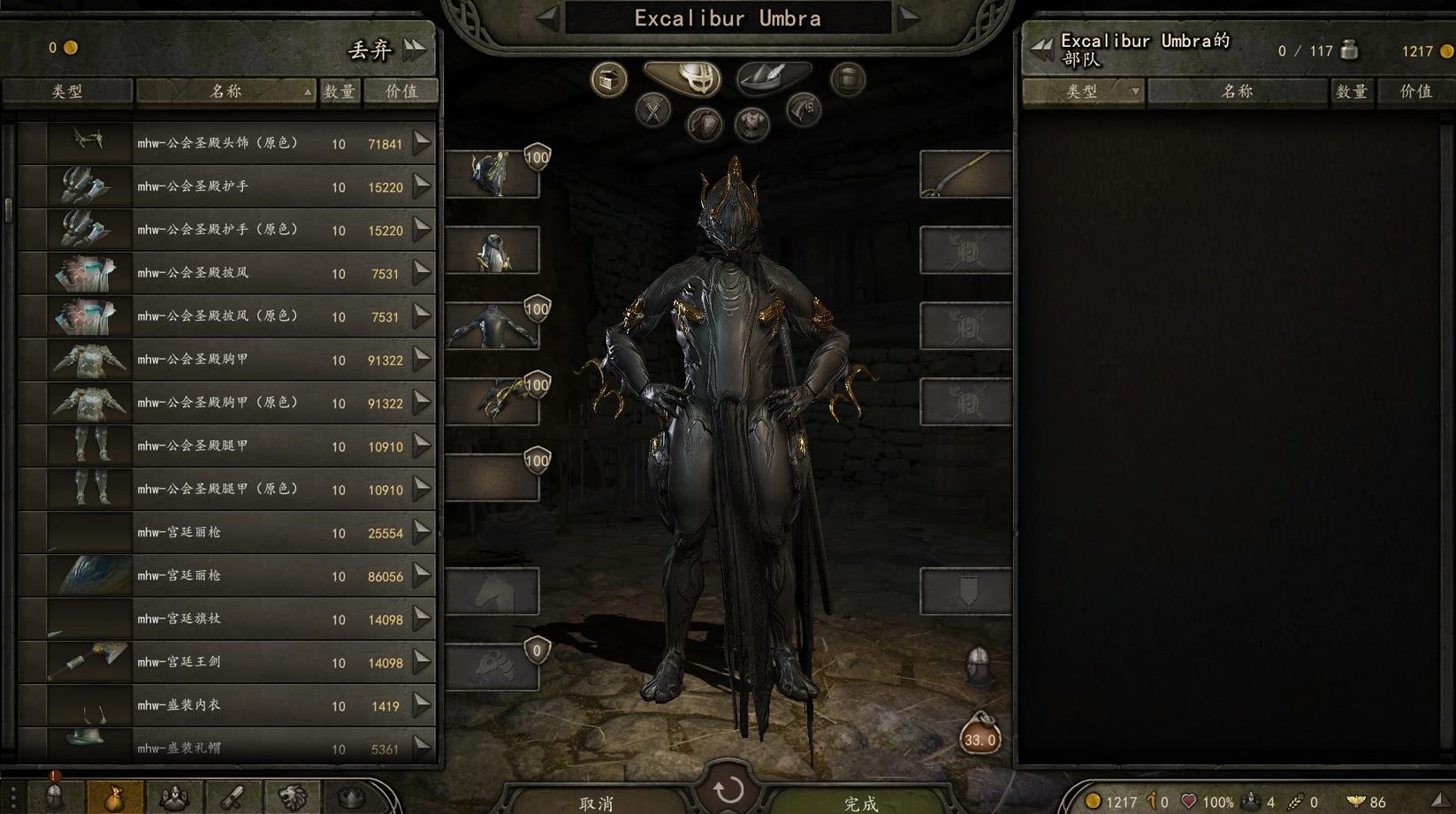
Task: Sort left inventory by 数量 column
Action: (x=339, y=91)
